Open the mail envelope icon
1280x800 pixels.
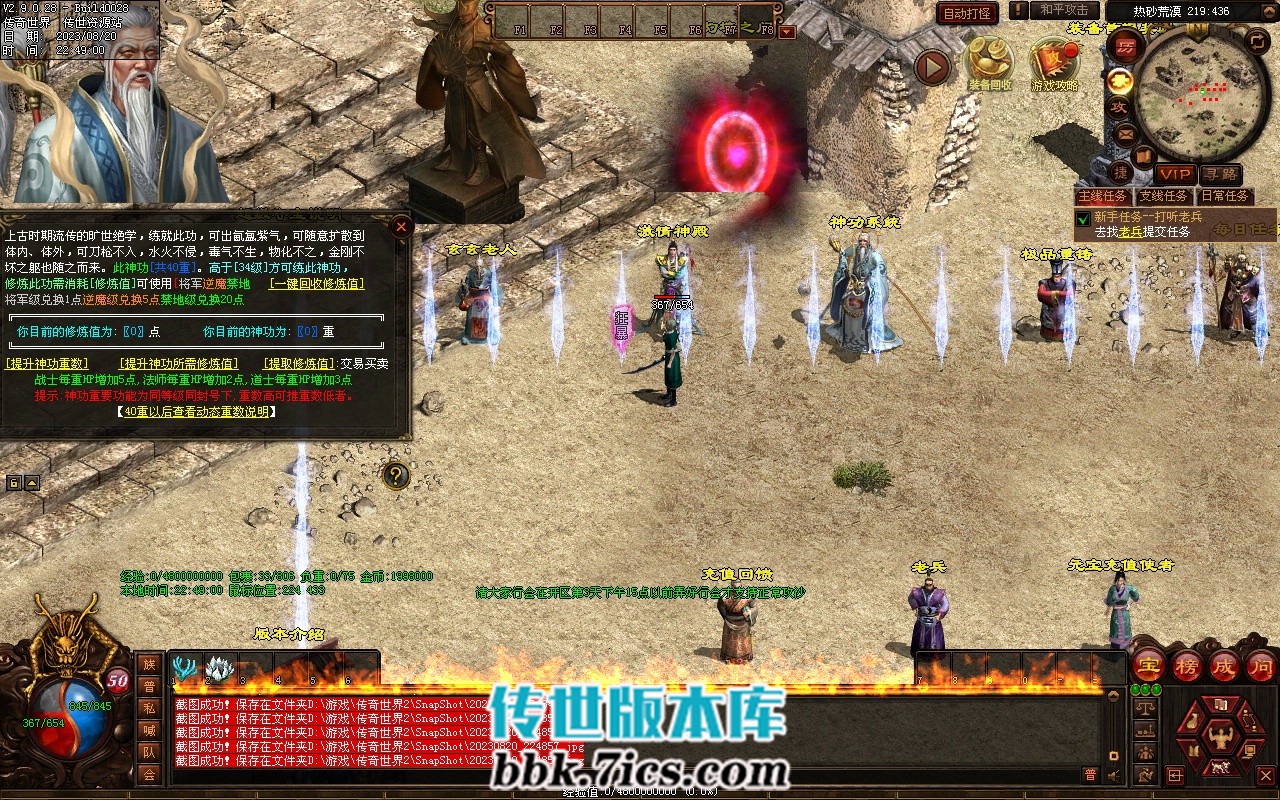(x=1125, y=132)
